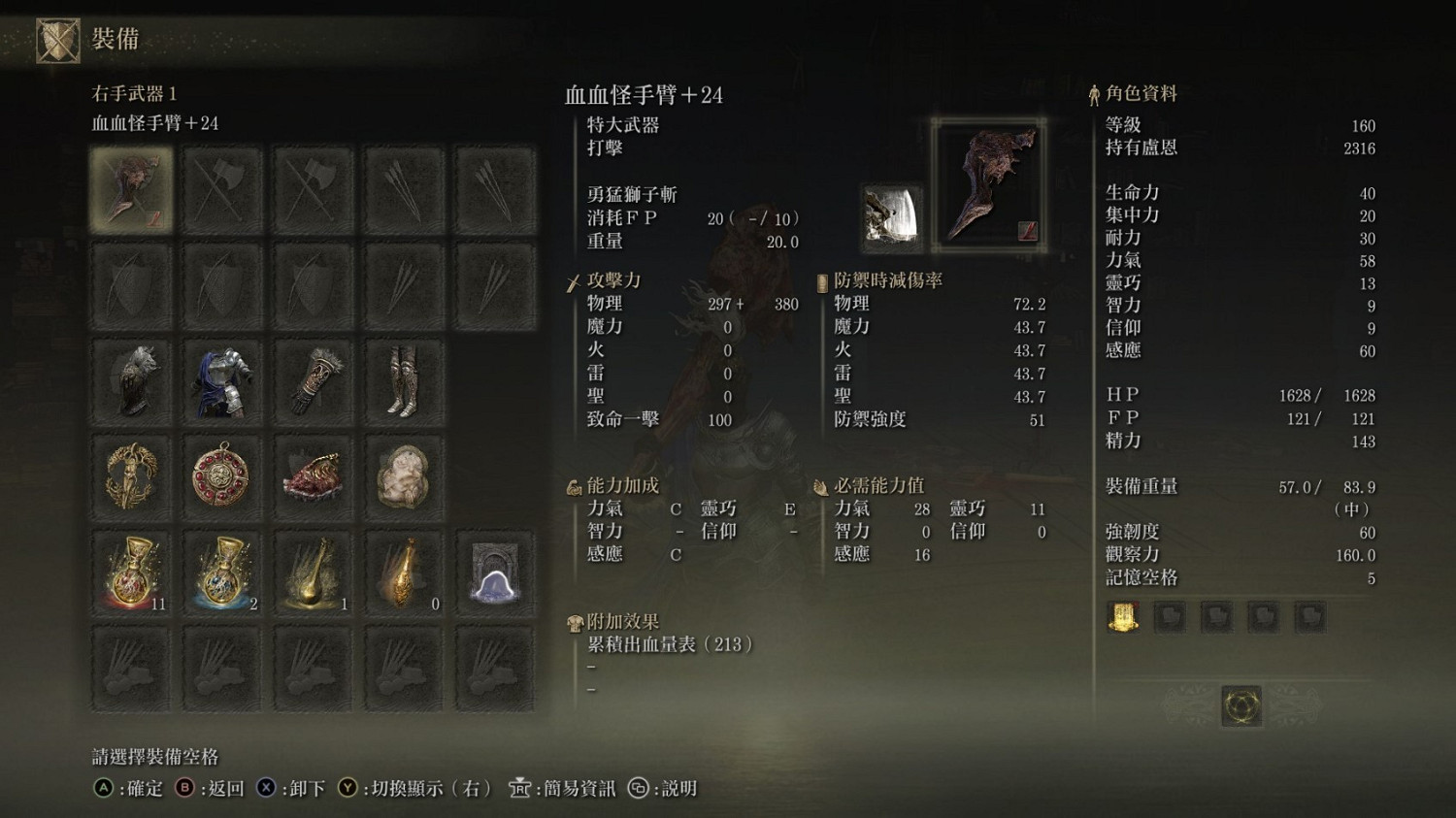Select the Bloodfiend's Arm weapon slot
The width and height of the screenshot is (1456, 818).
pos(131,187)
